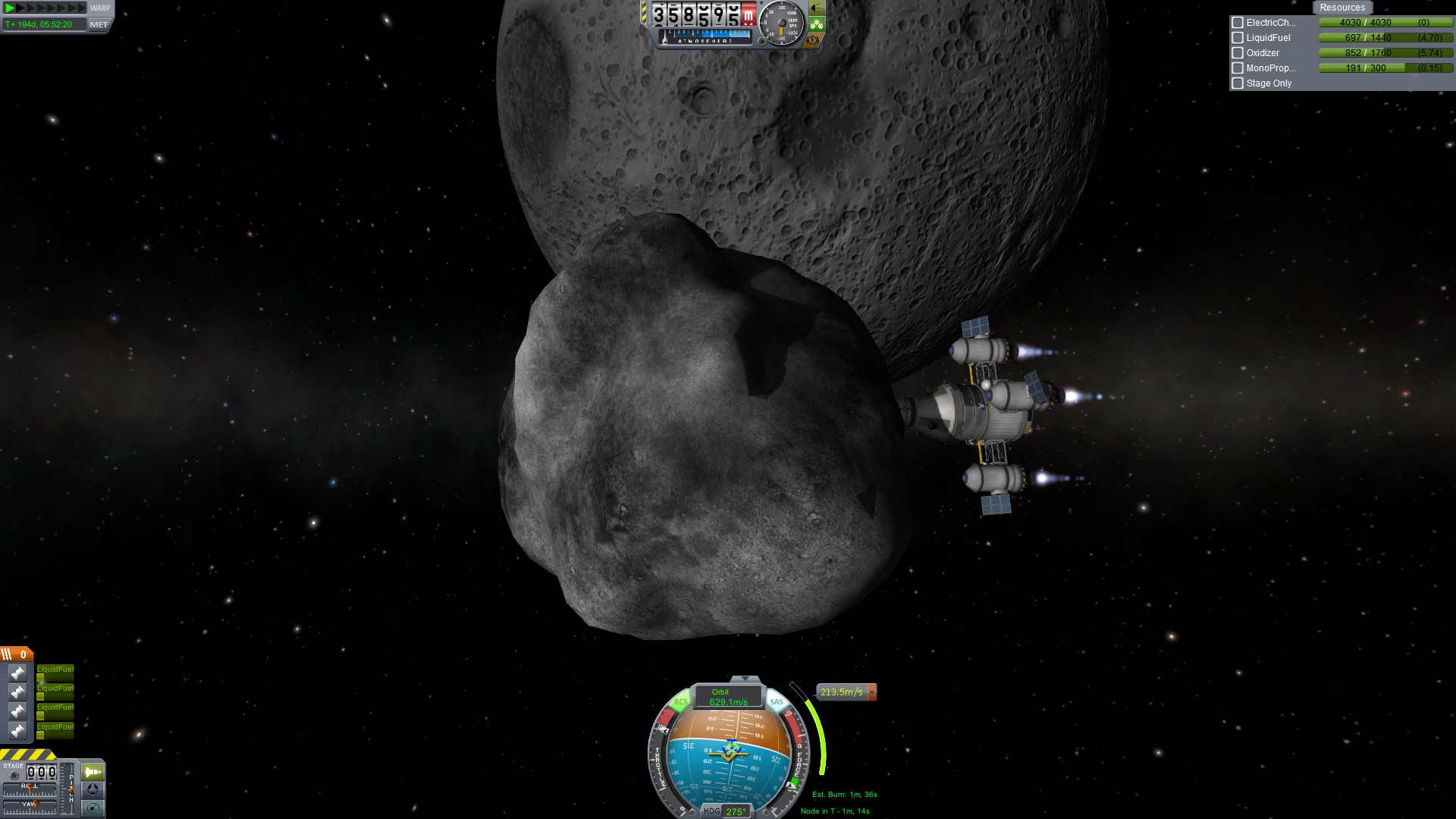Screen dimensions: 1456x819
Task: Click the time warp play arrow
Action: [x=11, y=8]
